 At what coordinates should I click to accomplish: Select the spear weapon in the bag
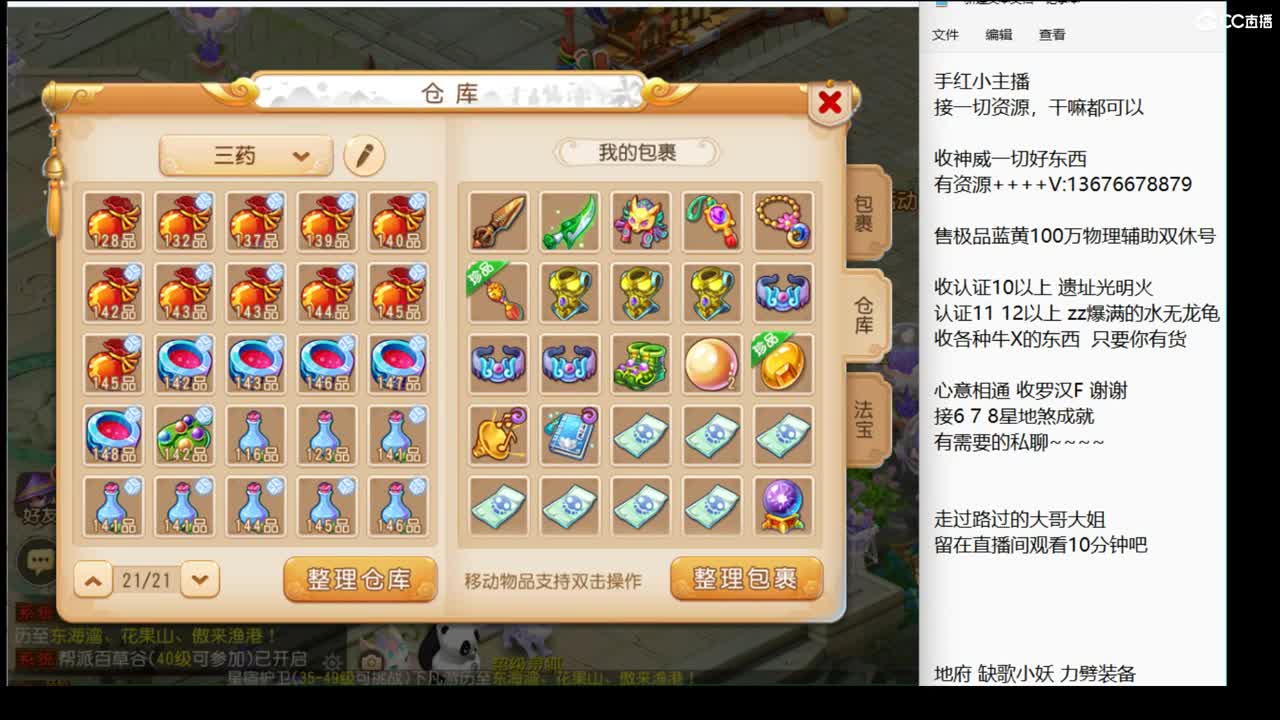497,219
